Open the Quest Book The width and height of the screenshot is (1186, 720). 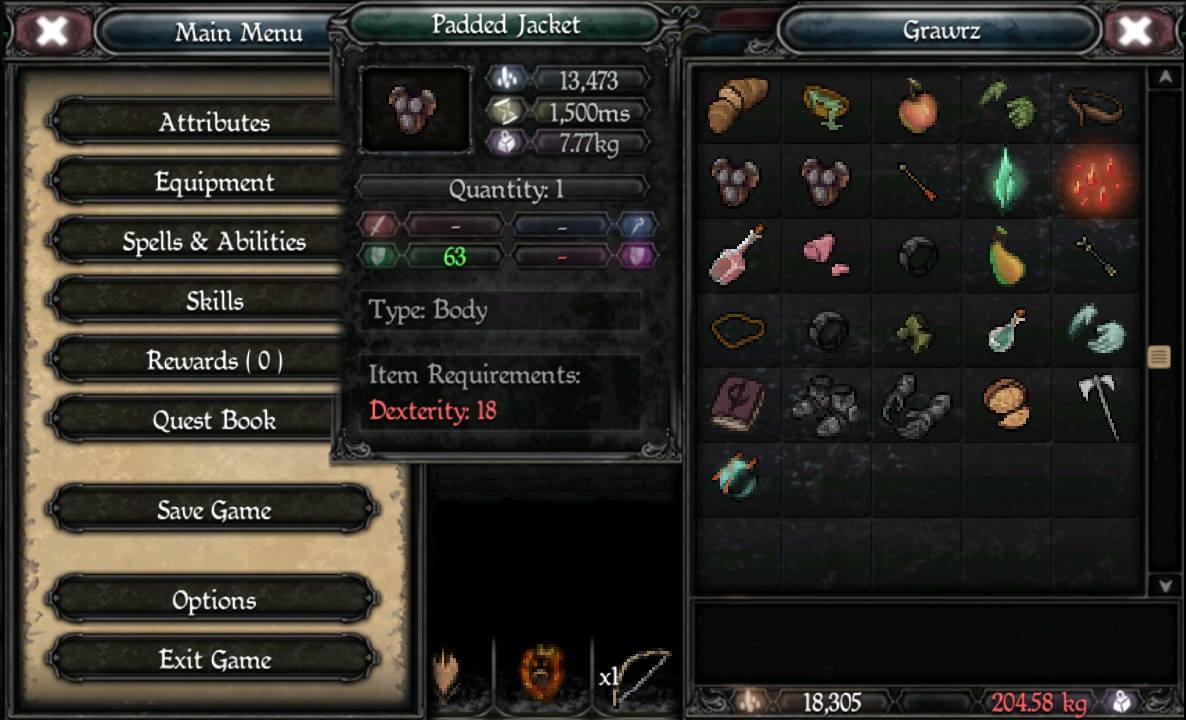[x=214, y=420]
